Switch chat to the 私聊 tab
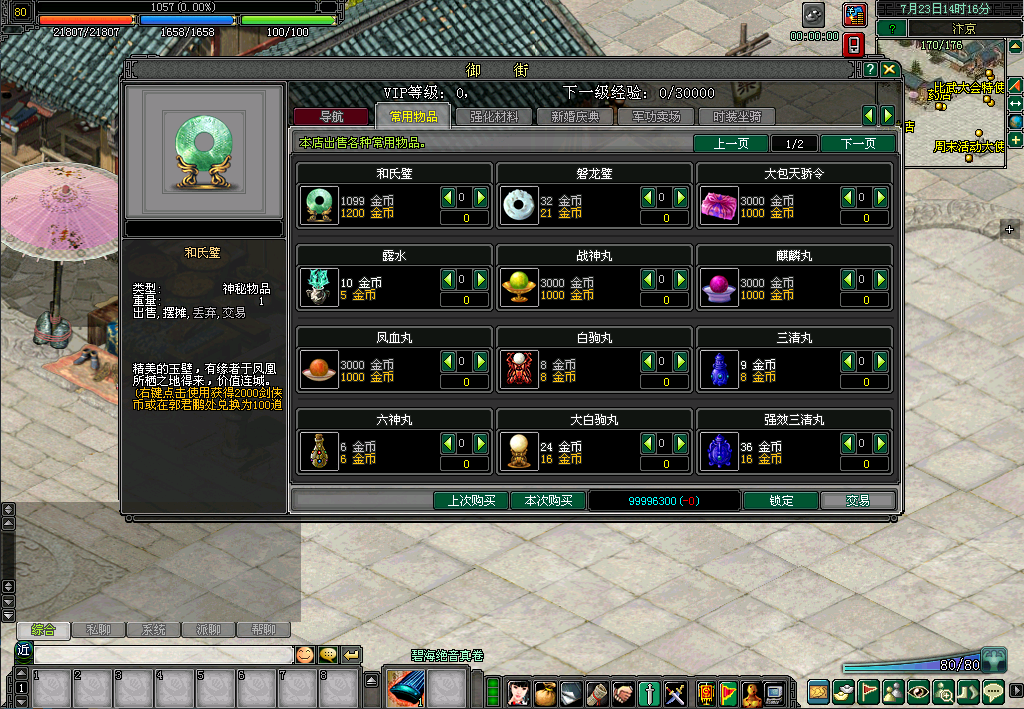1024x709 pixels. [99, 630]
